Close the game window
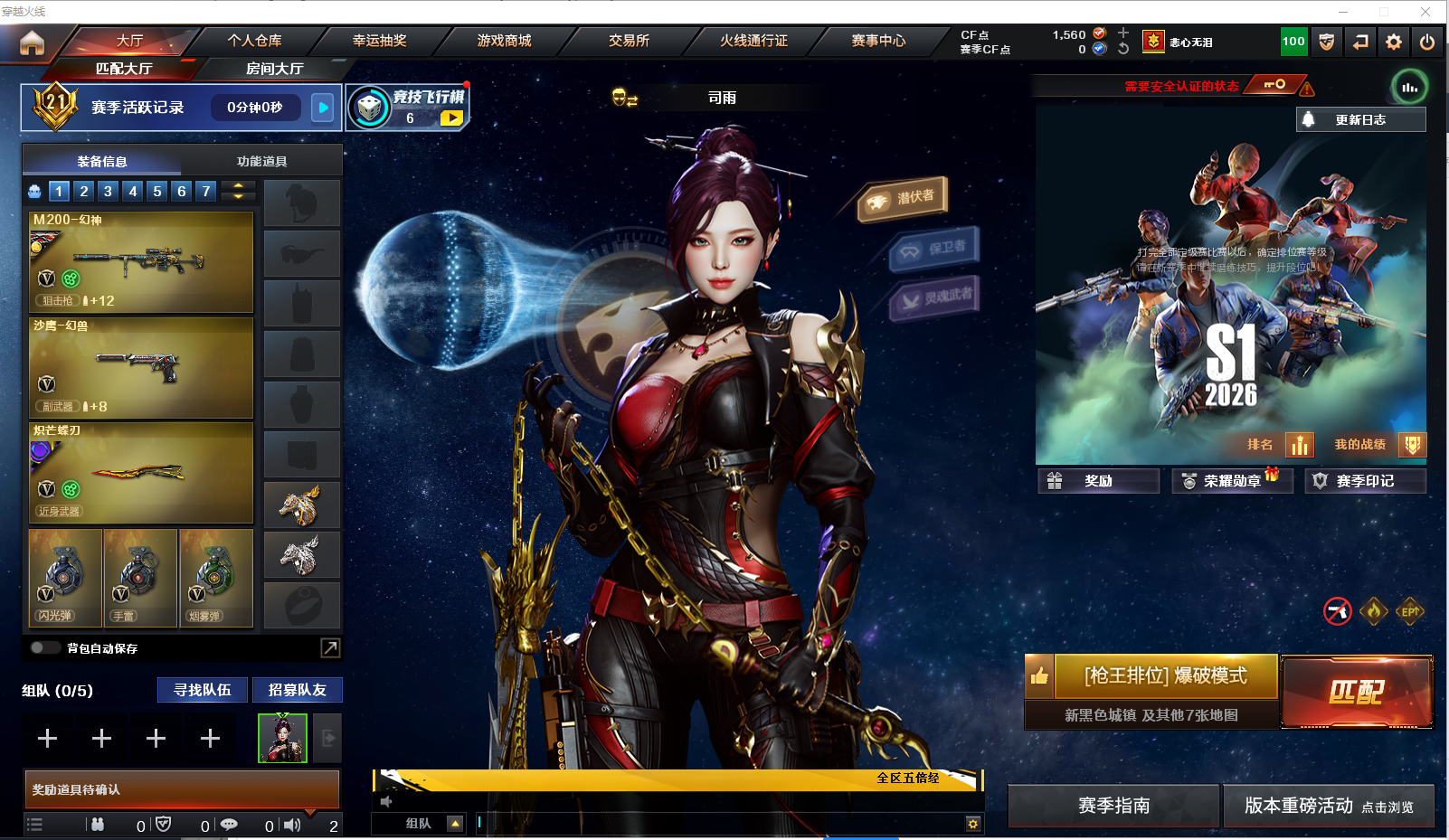The height and width of the screenshot is (840, 1449). pyautogui.click(x=1425, y=11)
